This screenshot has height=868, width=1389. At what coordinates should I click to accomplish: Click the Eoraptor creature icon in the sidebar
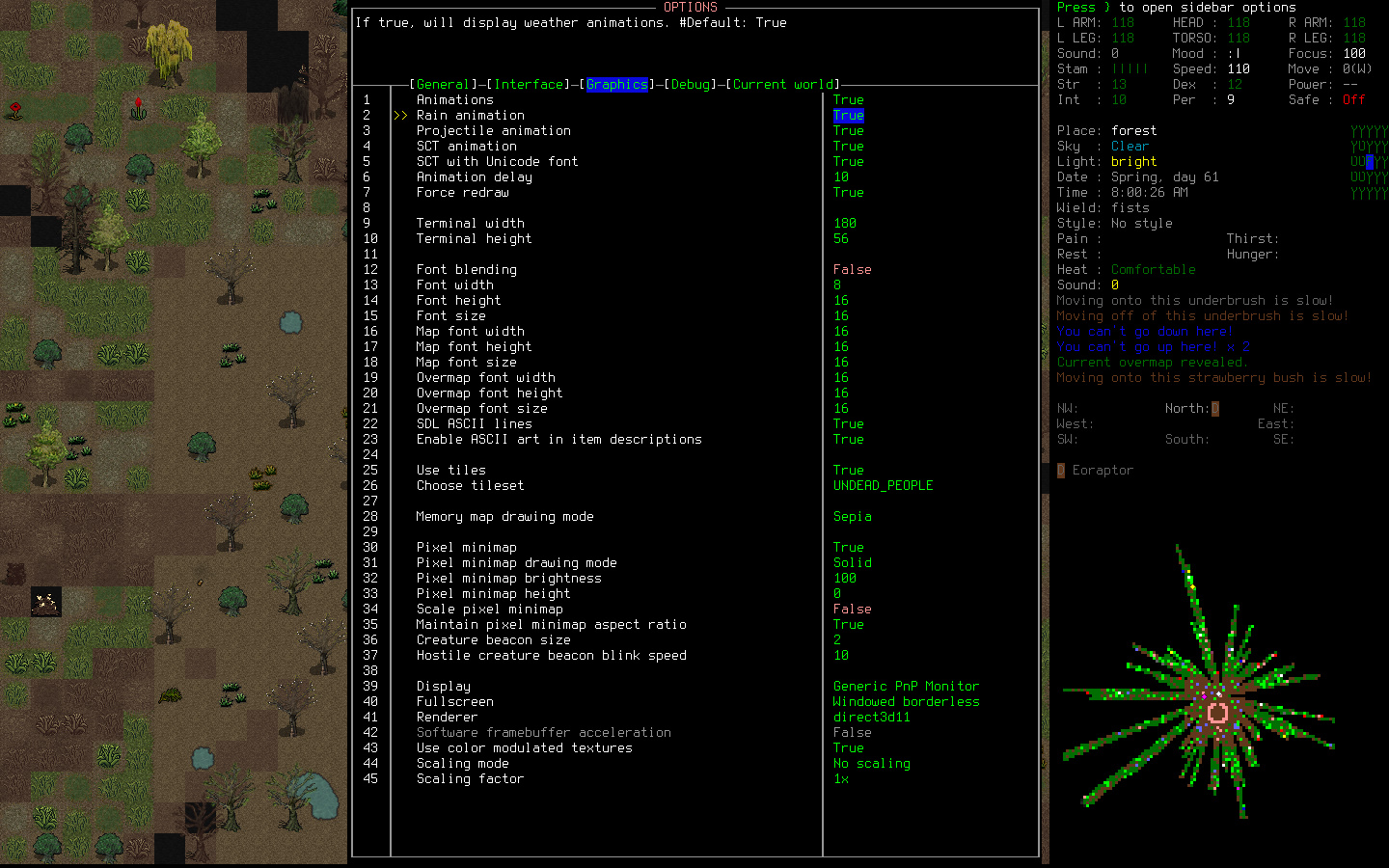click(1060, 470)
